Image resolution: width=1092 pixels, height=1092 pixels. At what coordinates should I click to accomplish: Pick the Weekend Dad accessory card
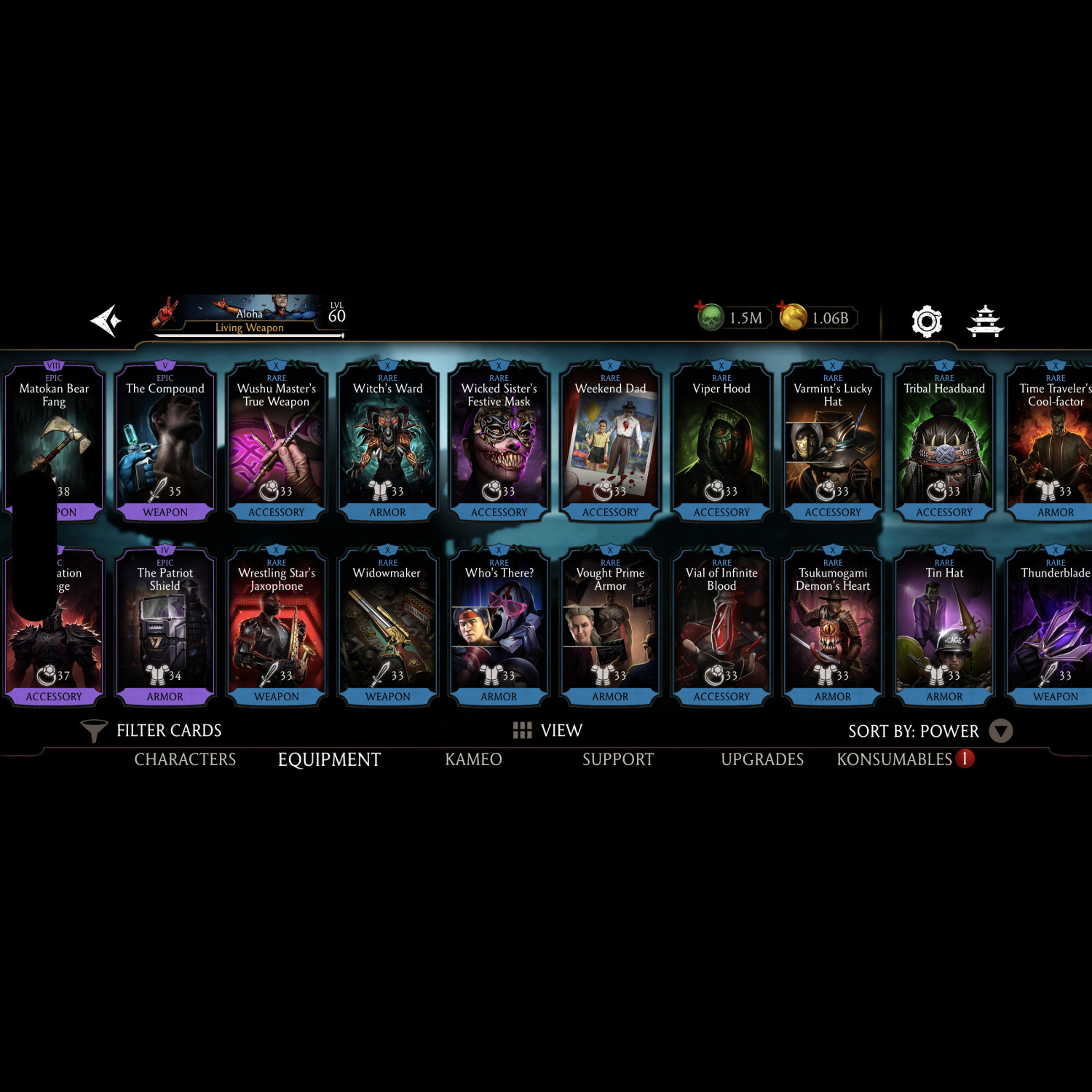610,442
